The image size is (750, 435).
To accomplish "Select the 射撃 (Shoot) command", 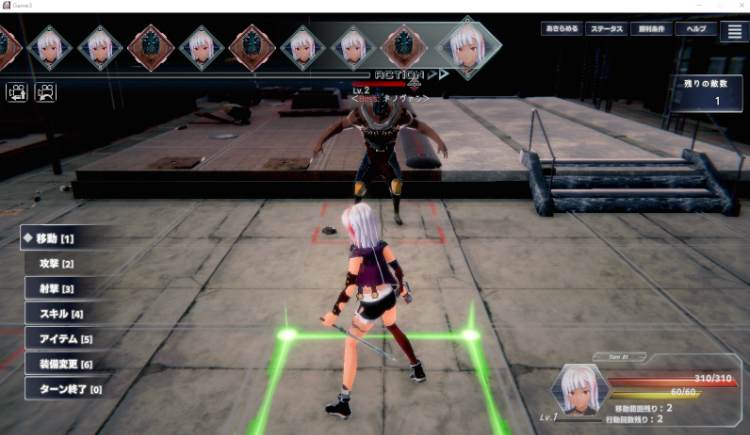I will click(62, 288).
